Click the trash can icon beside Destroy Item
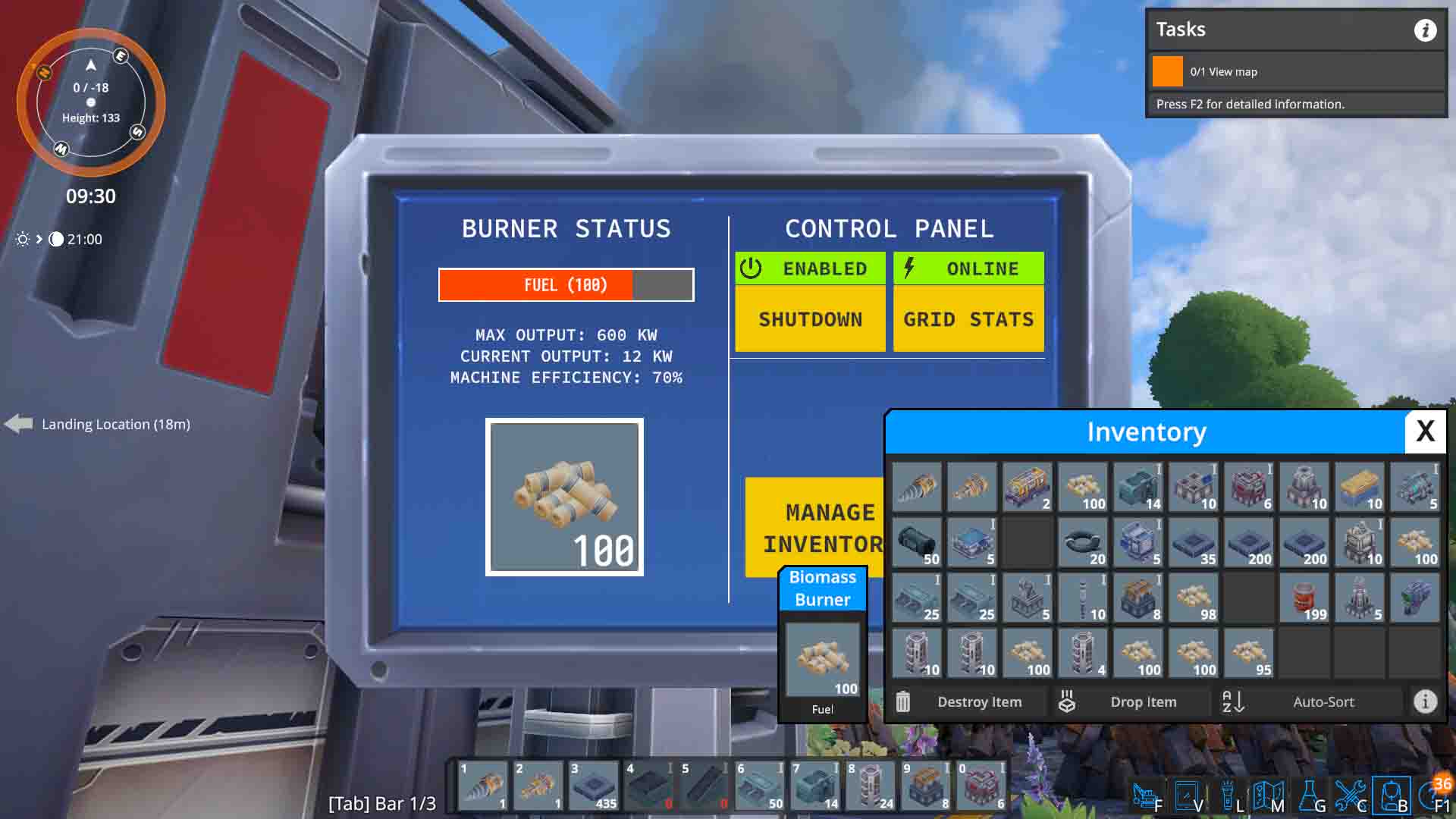 902,701
